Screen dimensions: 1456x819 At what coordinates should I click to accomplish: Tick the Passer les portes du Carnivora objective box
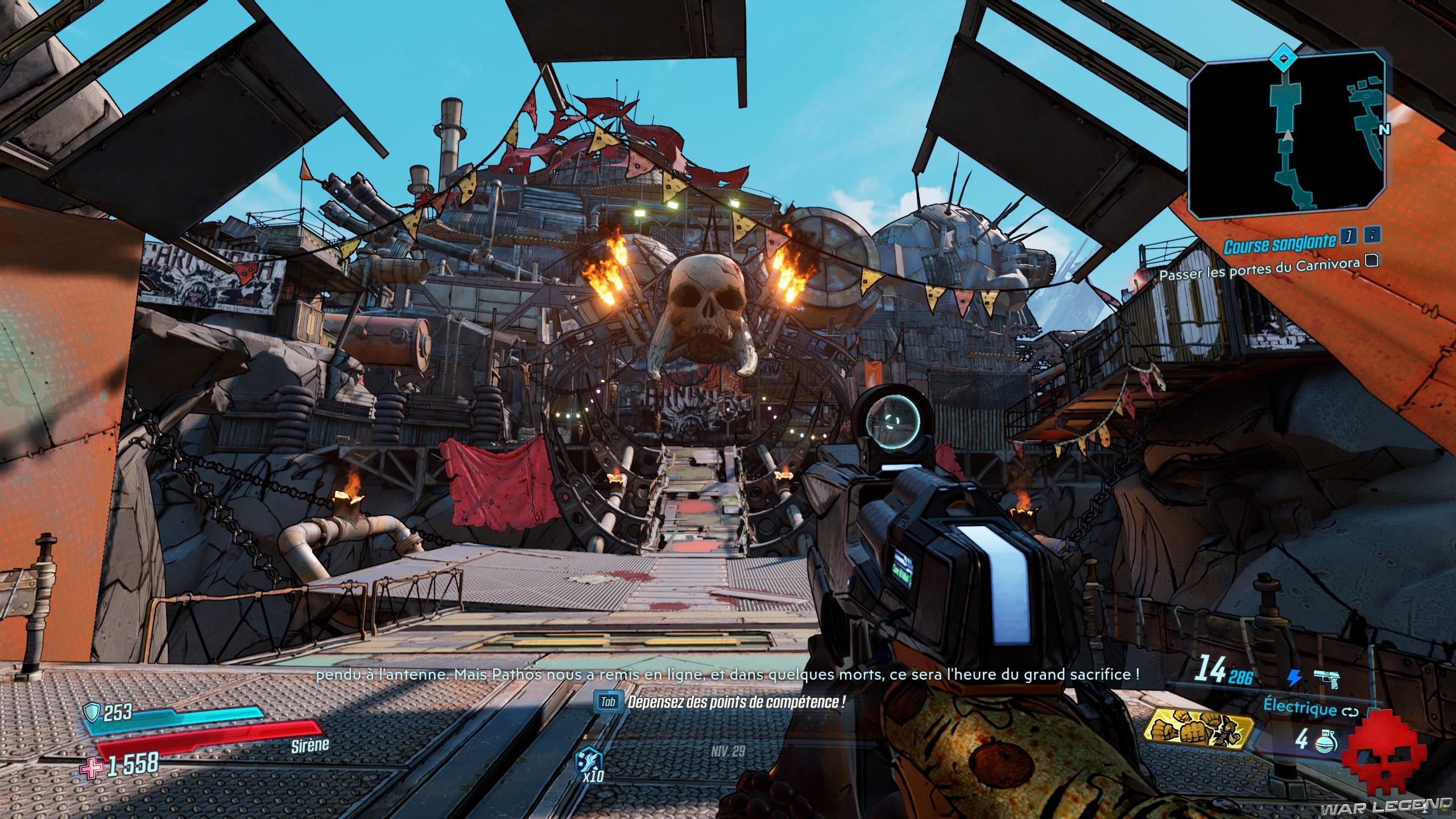pyautogui.click(x=1371, y=260)
